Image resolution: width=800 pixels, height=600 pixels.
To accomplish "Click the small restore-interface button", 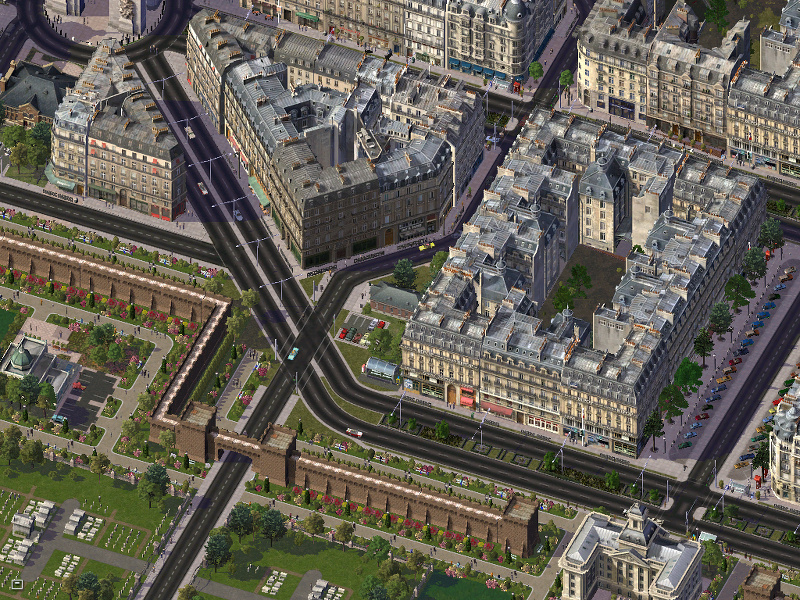I will tap(16, 583).
